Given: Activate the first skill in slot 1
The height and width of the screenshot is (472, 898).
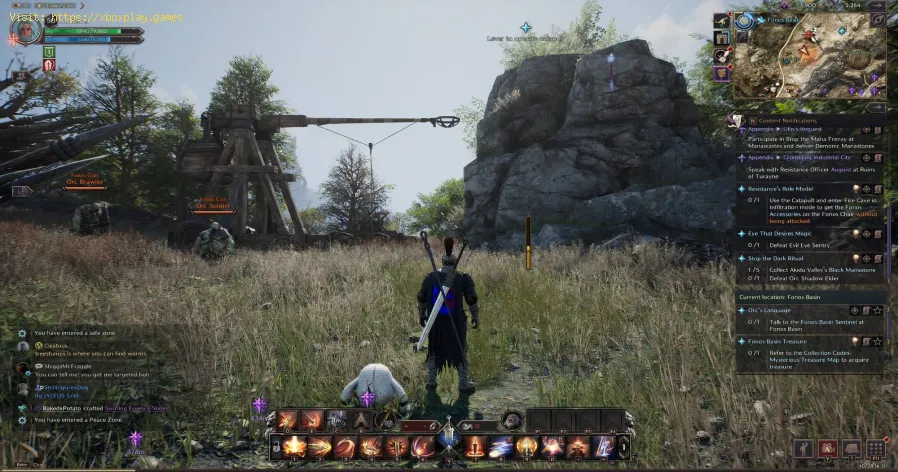Looking at the screenshot, I should click(x=295, y=447).
